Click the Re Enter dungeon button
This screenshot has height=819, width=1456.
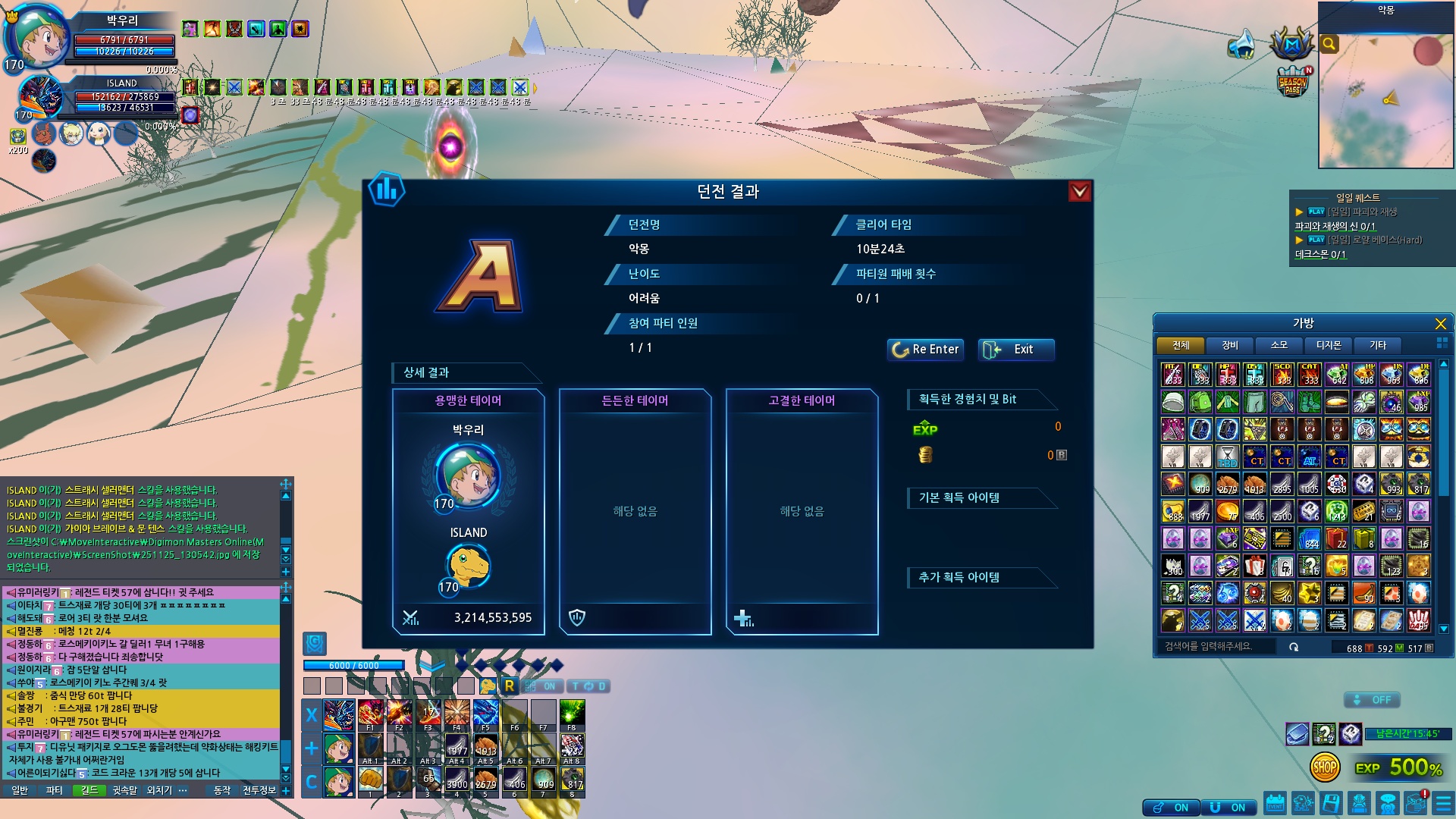point(925,350)
